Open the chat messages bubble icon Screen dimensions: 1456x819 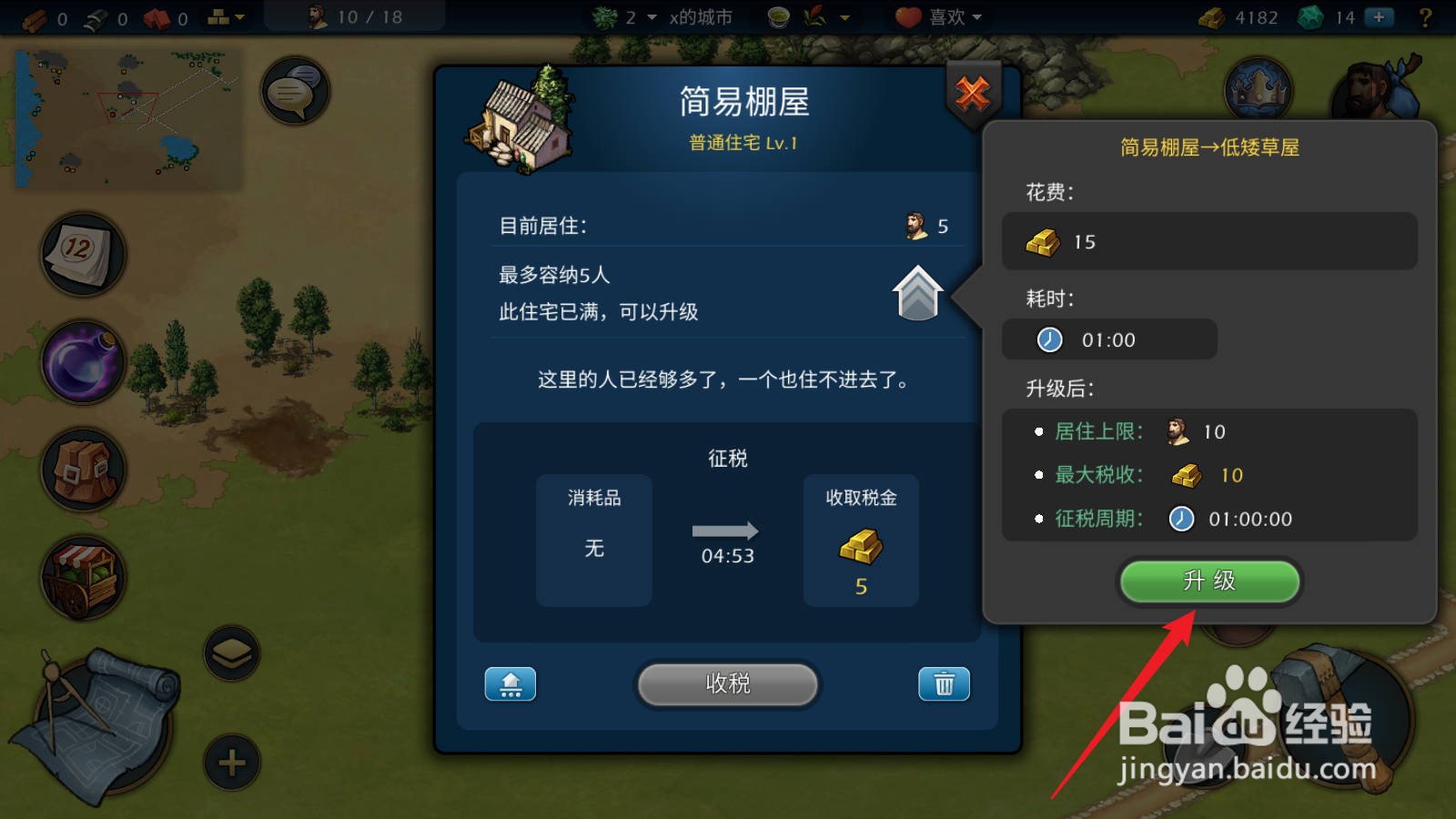[x=293, y=91]
